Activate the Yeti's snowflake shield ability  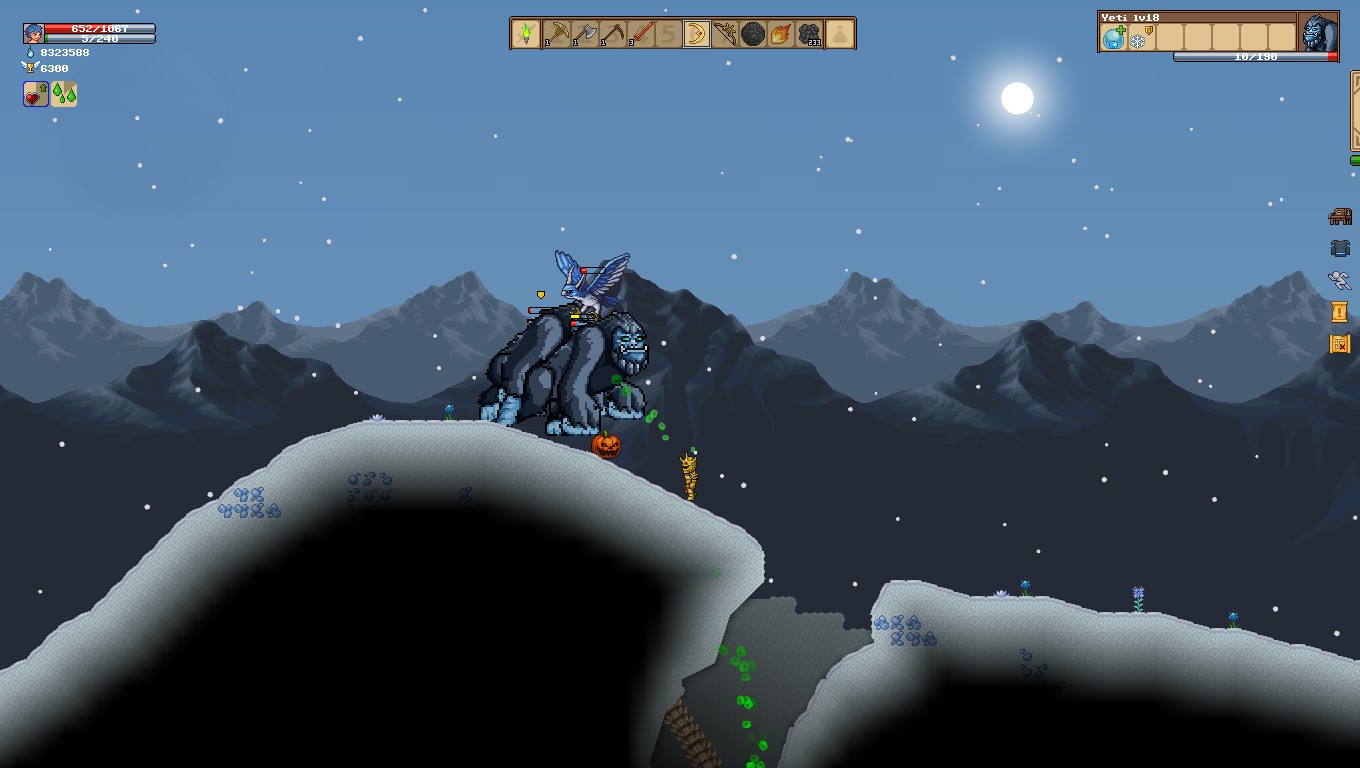click(1137, 38)
